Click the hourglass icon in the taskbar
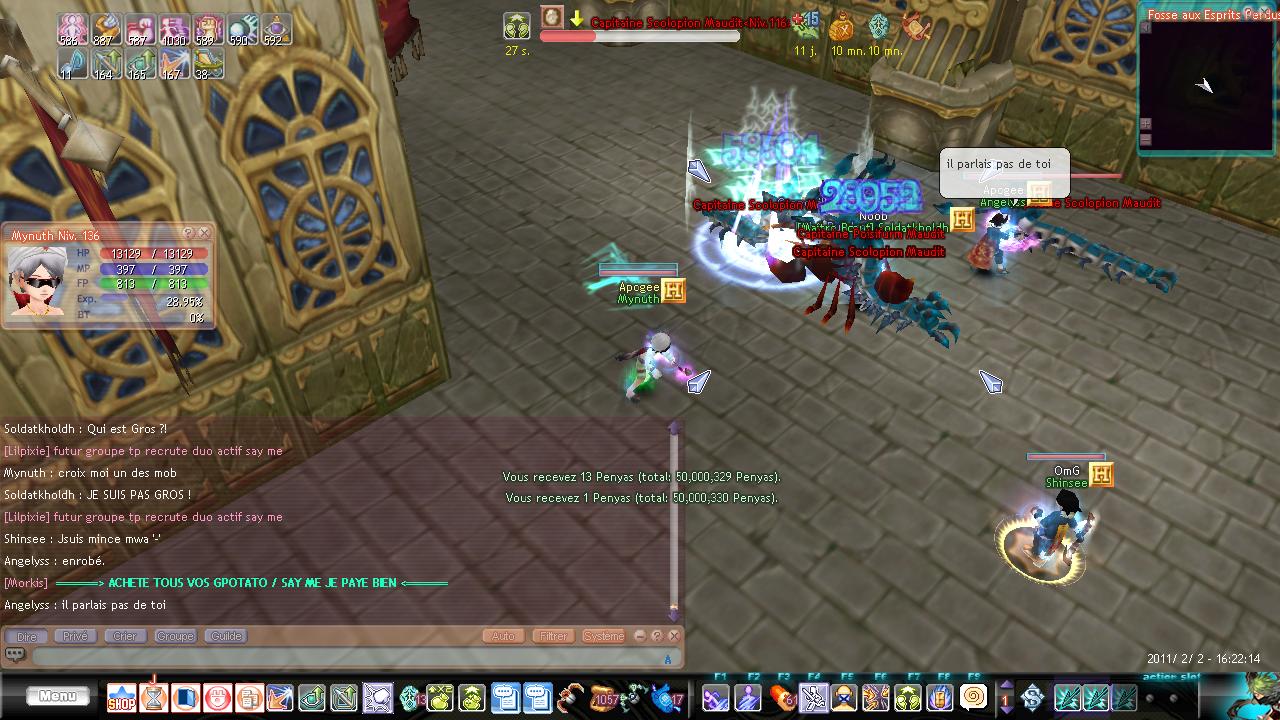The height and width of the screenshot is (720, 1280). (154, 696)
